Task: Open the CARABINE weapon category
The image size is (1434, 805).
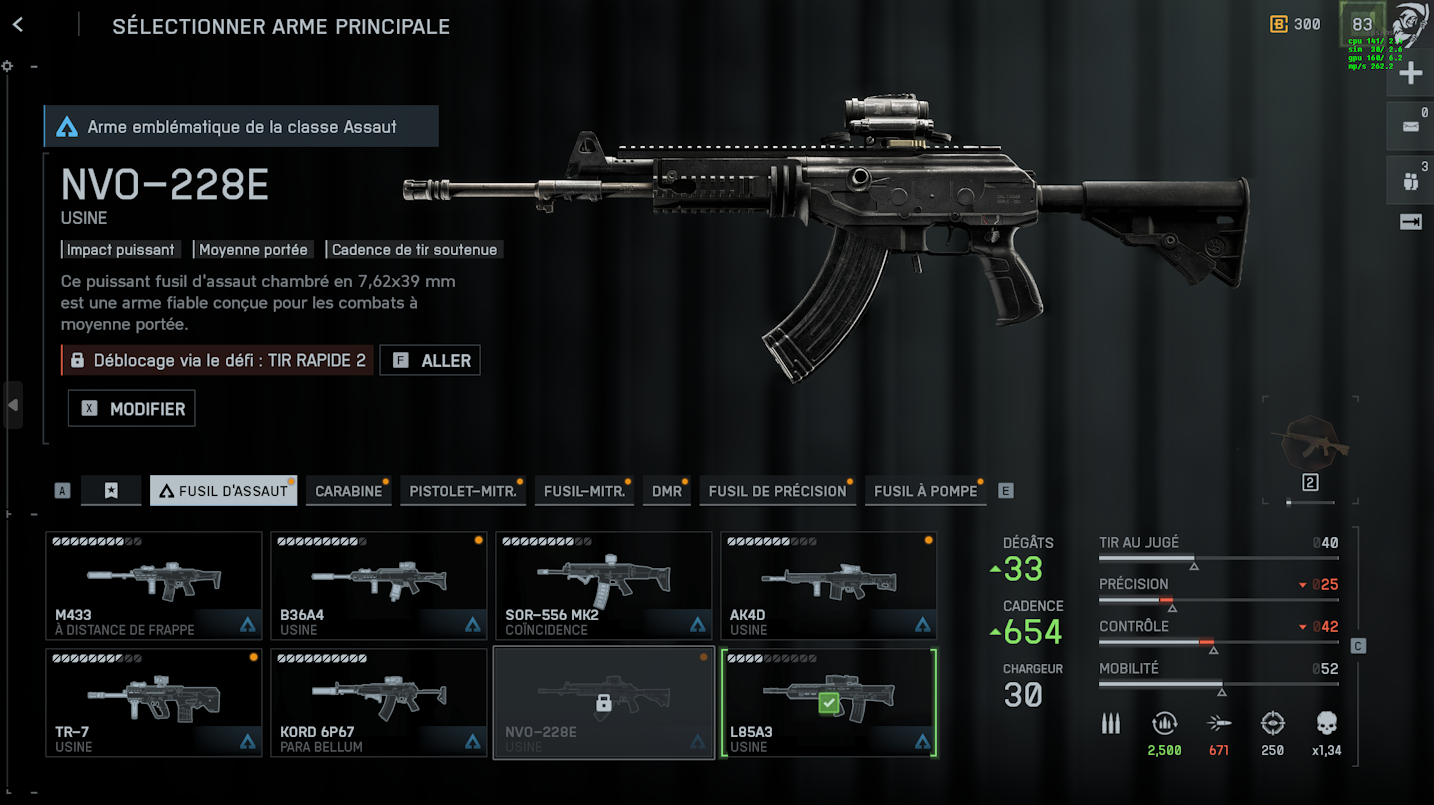Action: [x=348, y=491]
